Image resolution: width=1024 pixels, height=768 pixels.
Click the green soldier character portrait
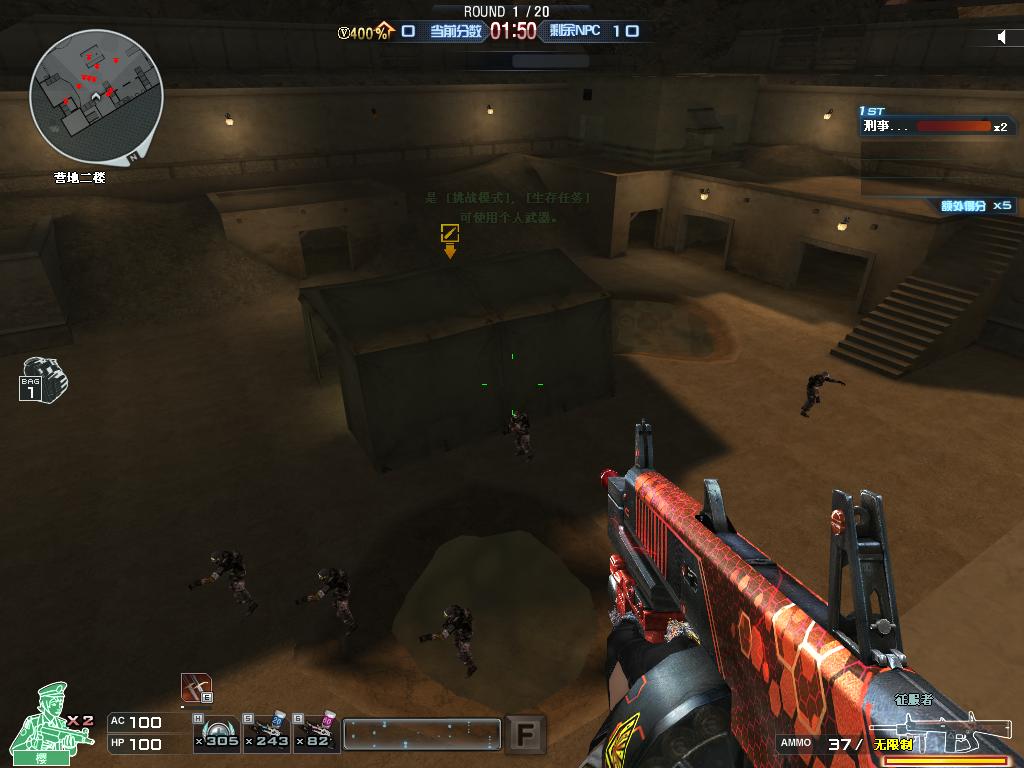[x=49, y=722]
